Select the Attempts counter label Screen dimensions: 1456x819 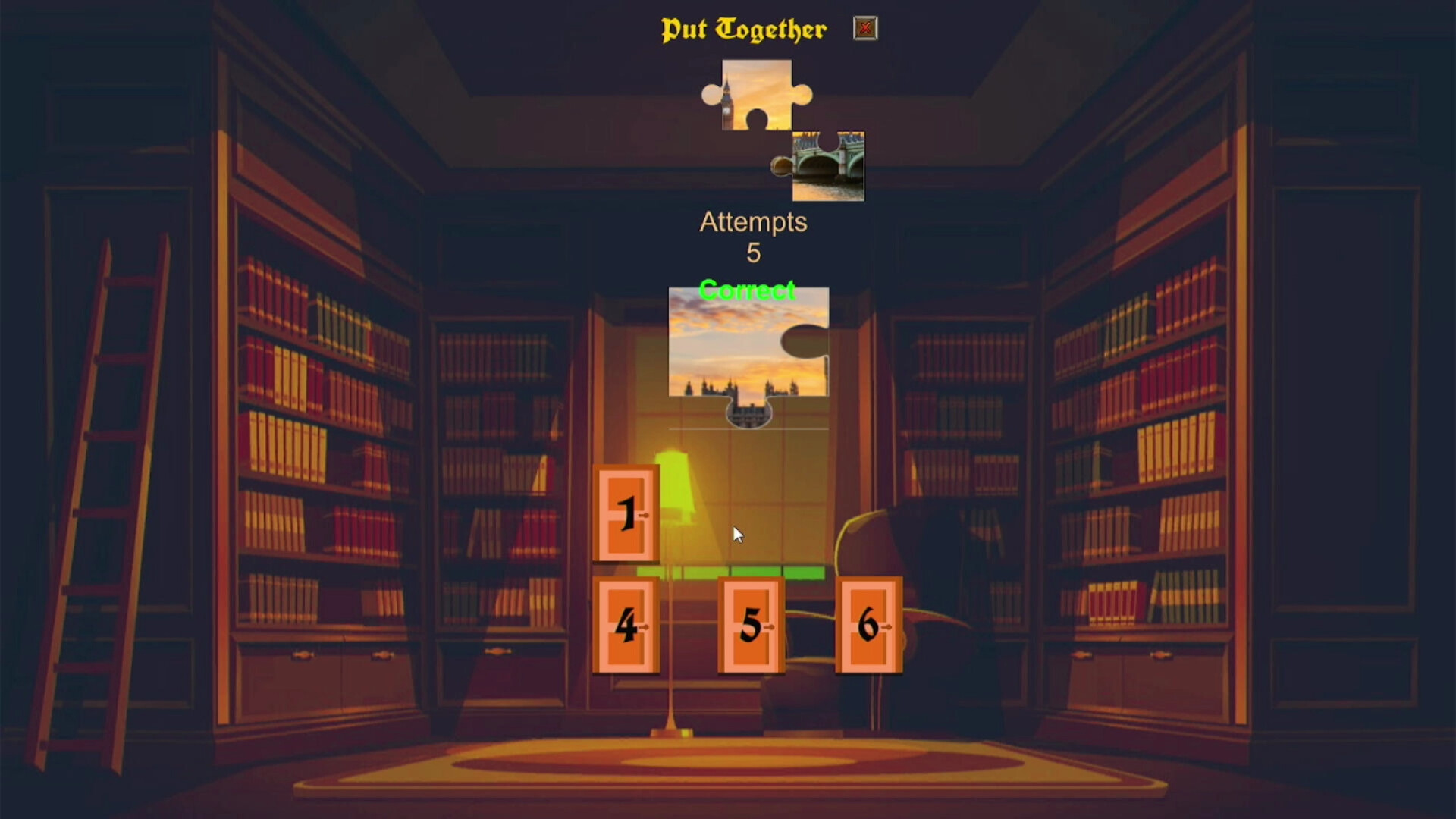tap(753, 222)
